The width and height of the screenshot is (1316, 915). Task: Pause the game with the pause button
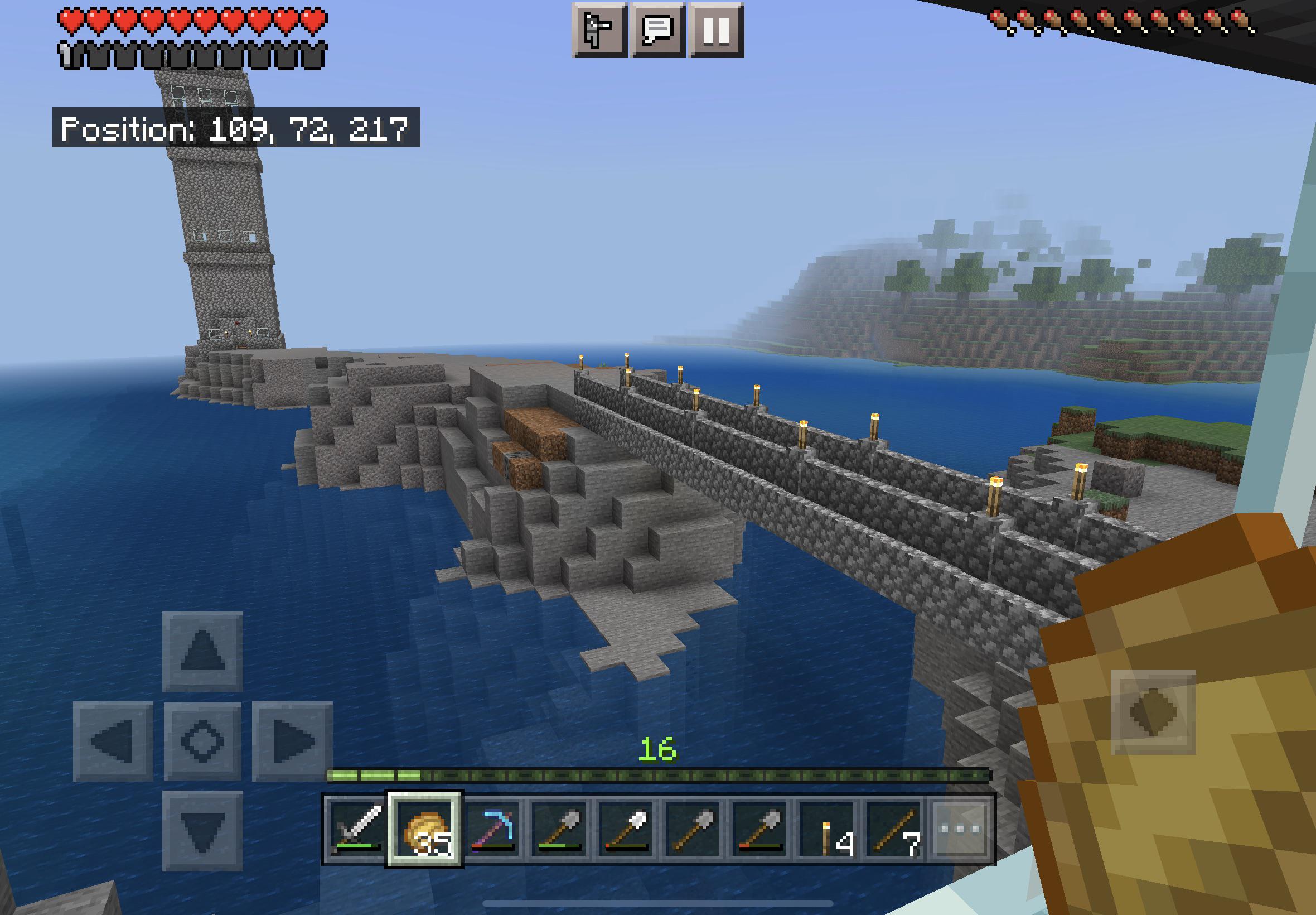click(x=716, y=30)
